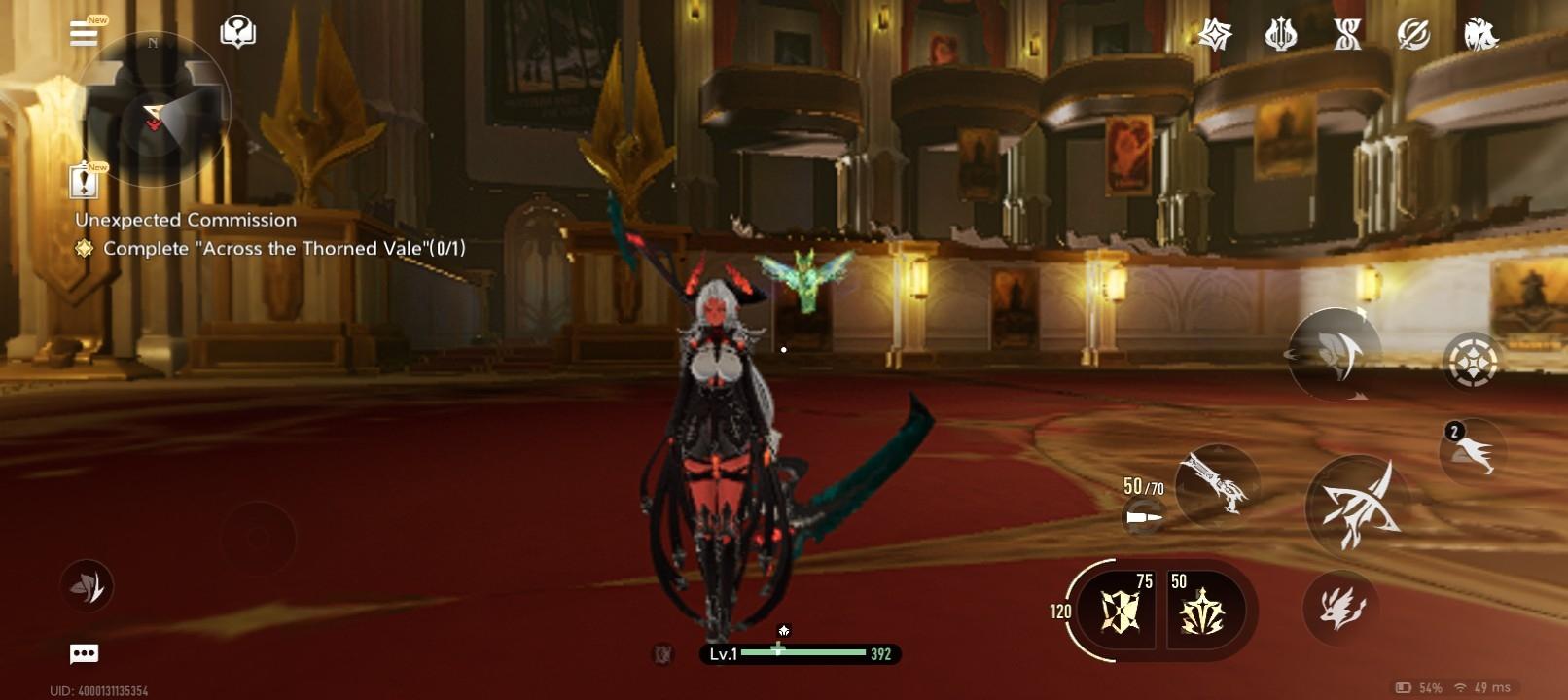Use the dash button with 2 charges

[x=1473, y=451]
